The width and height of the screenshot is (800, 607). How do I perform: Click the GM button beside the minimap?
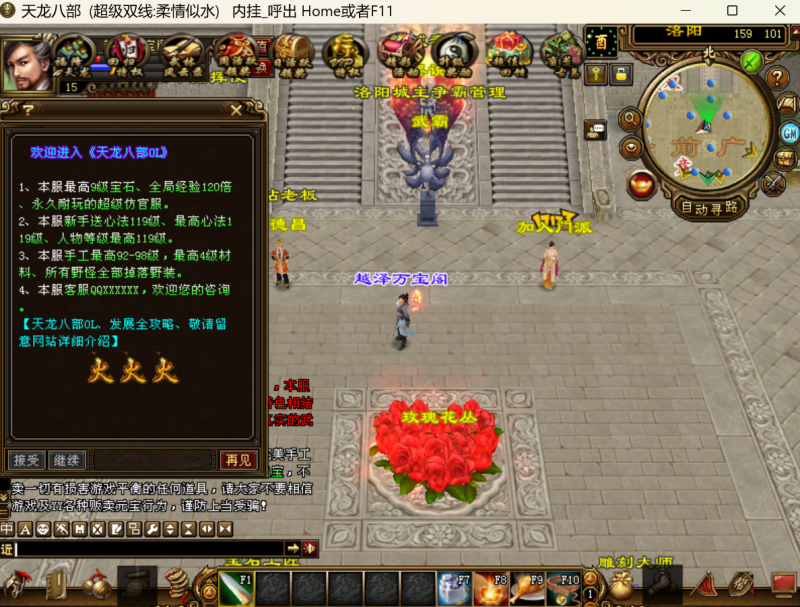coord(788,133)
